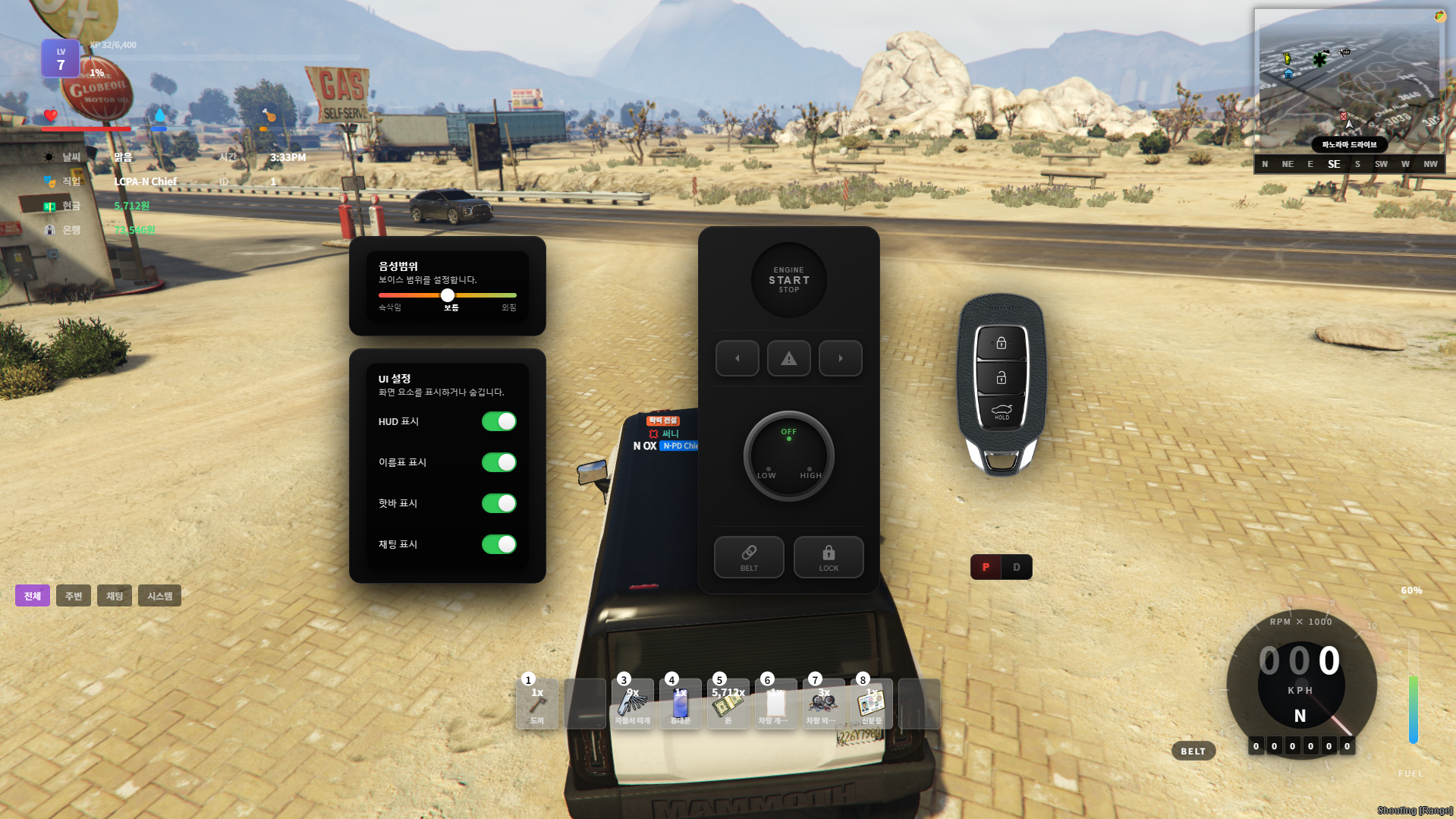1456x819 pixels.
Task: Toggle the 채팅 표시 switch
Action: tap(498, 544)
